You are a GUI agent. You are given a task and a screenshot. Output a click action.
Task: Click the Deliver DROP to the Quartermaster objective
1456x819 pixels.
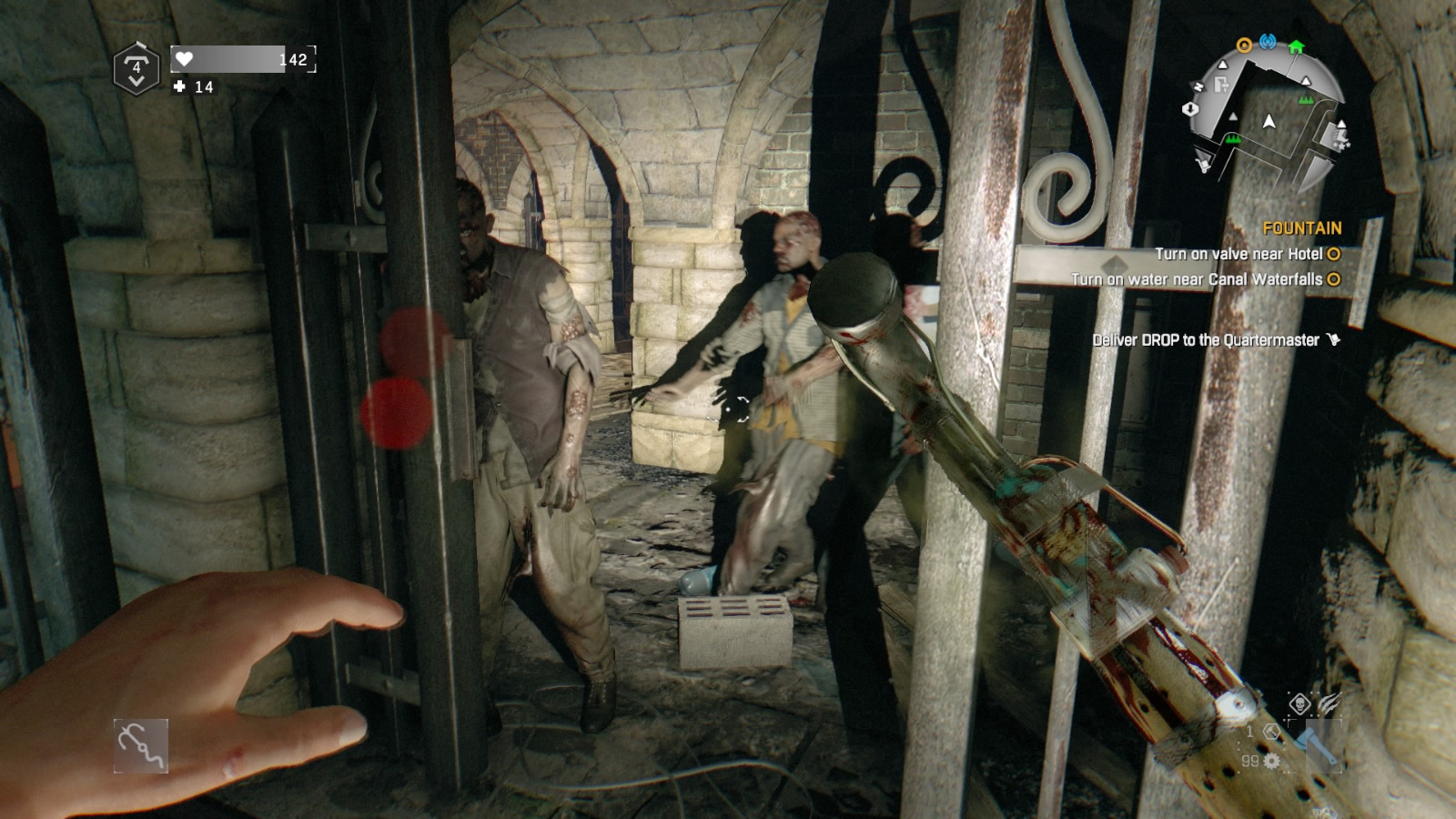pyautogui.click(x=1207, y=338)
